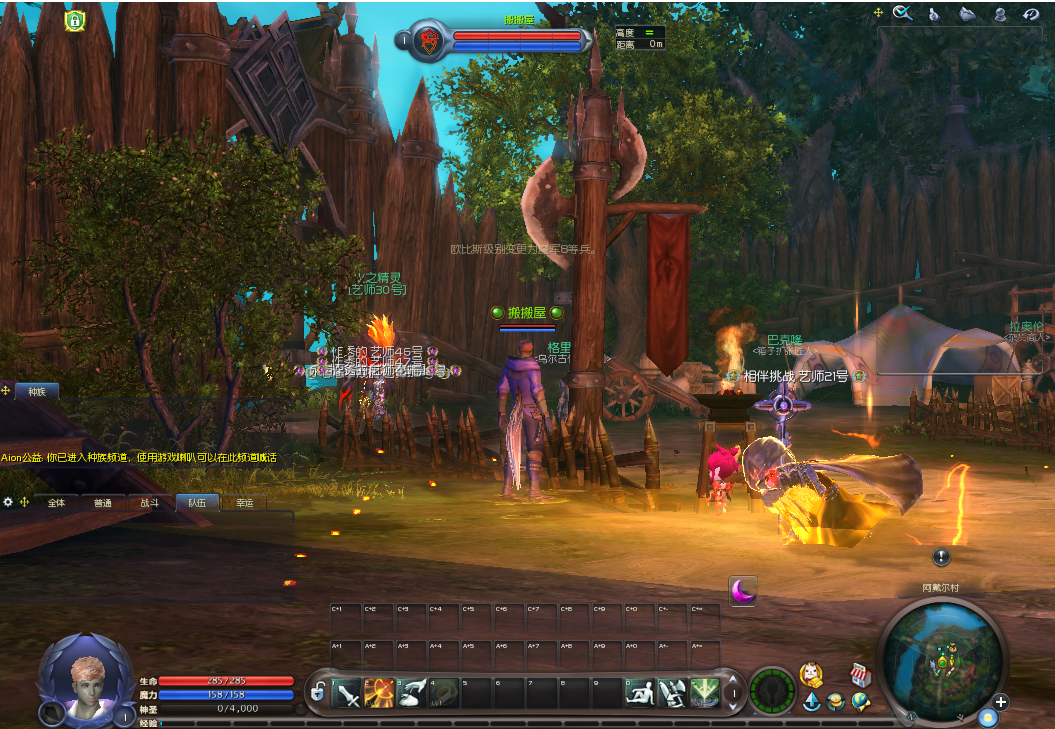Screen dimensions: 1055x729
Task: Select the player portrait avatar
Action: 85,678
